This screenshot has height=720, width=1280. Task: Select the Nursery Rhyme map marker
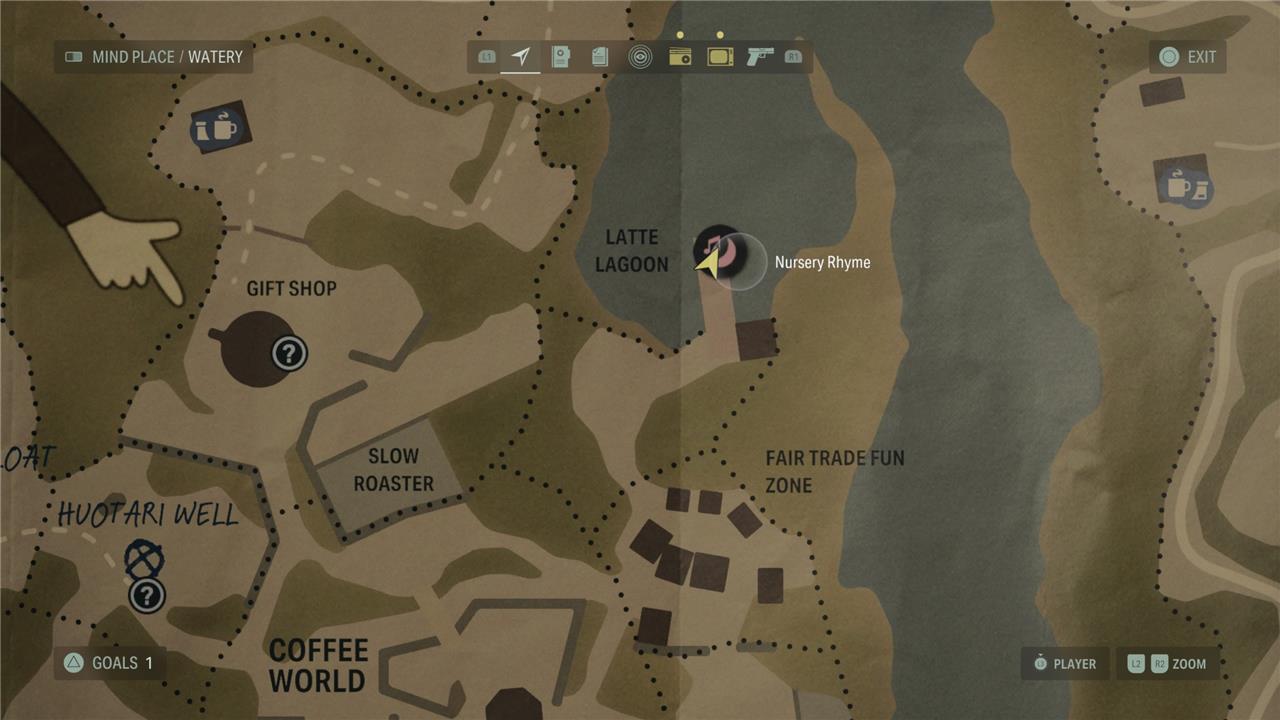pyautogui.click(x=718, y=250)
